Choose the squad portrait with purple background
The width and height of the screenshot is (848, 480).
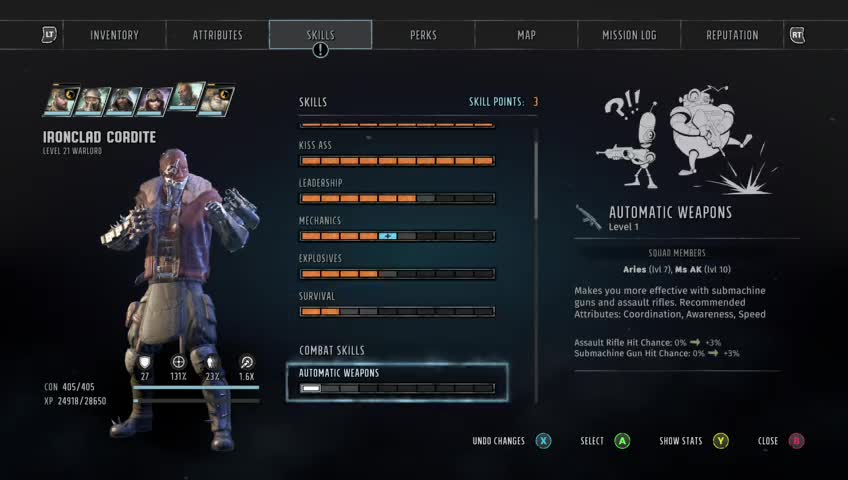(x=155, y=101)
